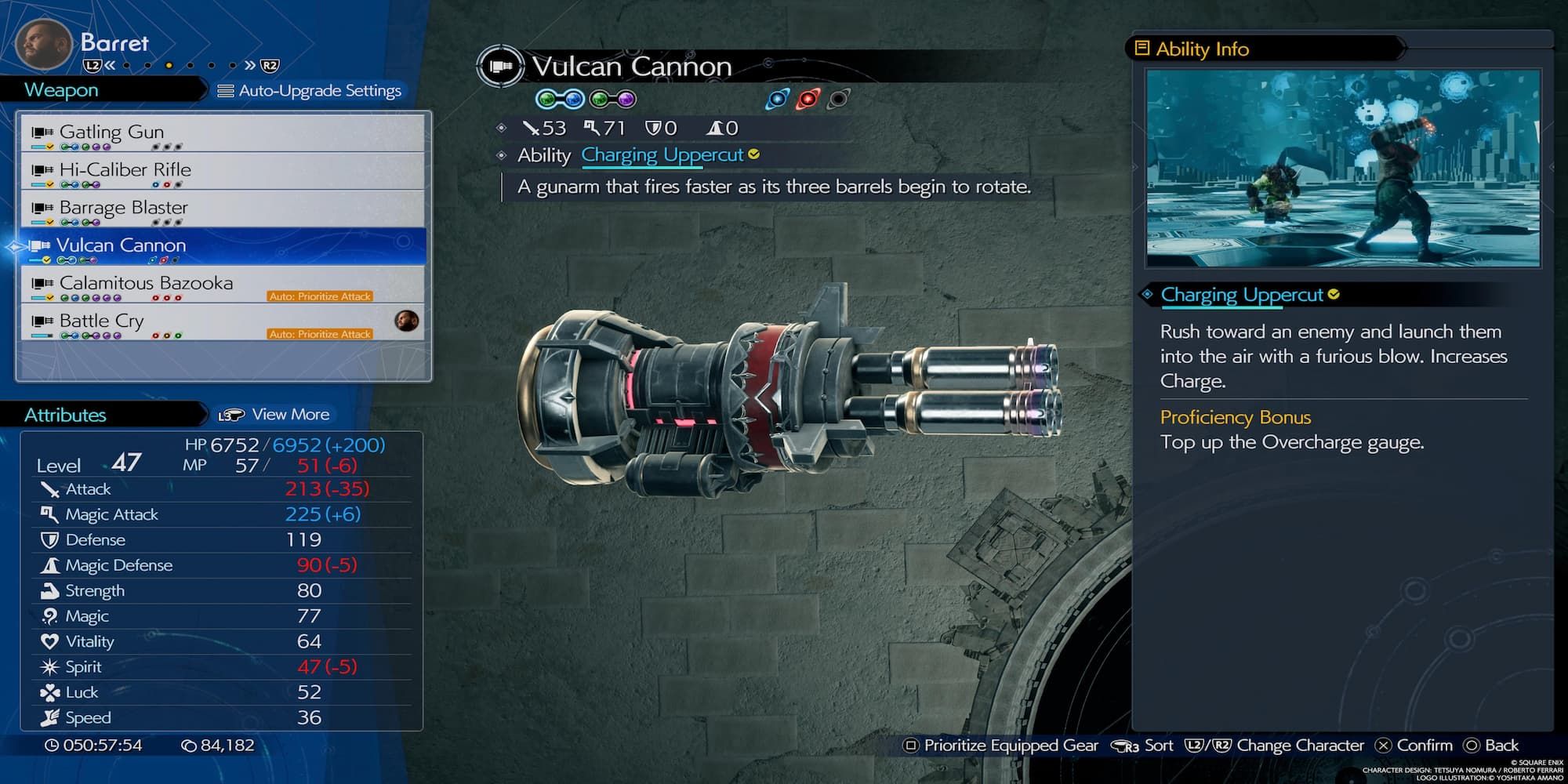1568x784 pixels.
Task: Click the R2 arrow to switch character forward
Action: point(265,67)
